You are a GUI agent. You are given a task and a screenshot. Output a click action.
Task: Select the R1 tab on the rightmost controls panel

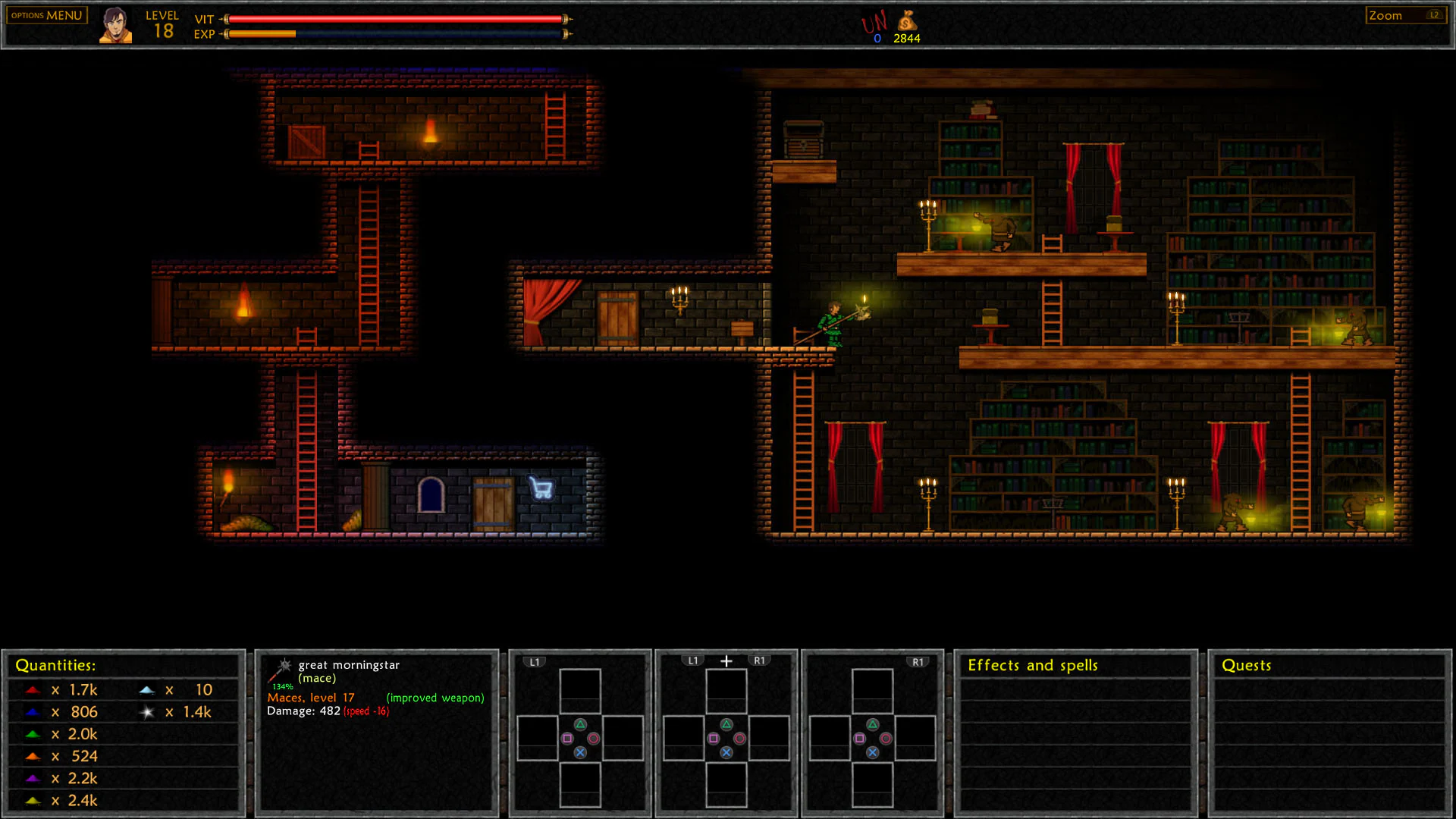918,661
